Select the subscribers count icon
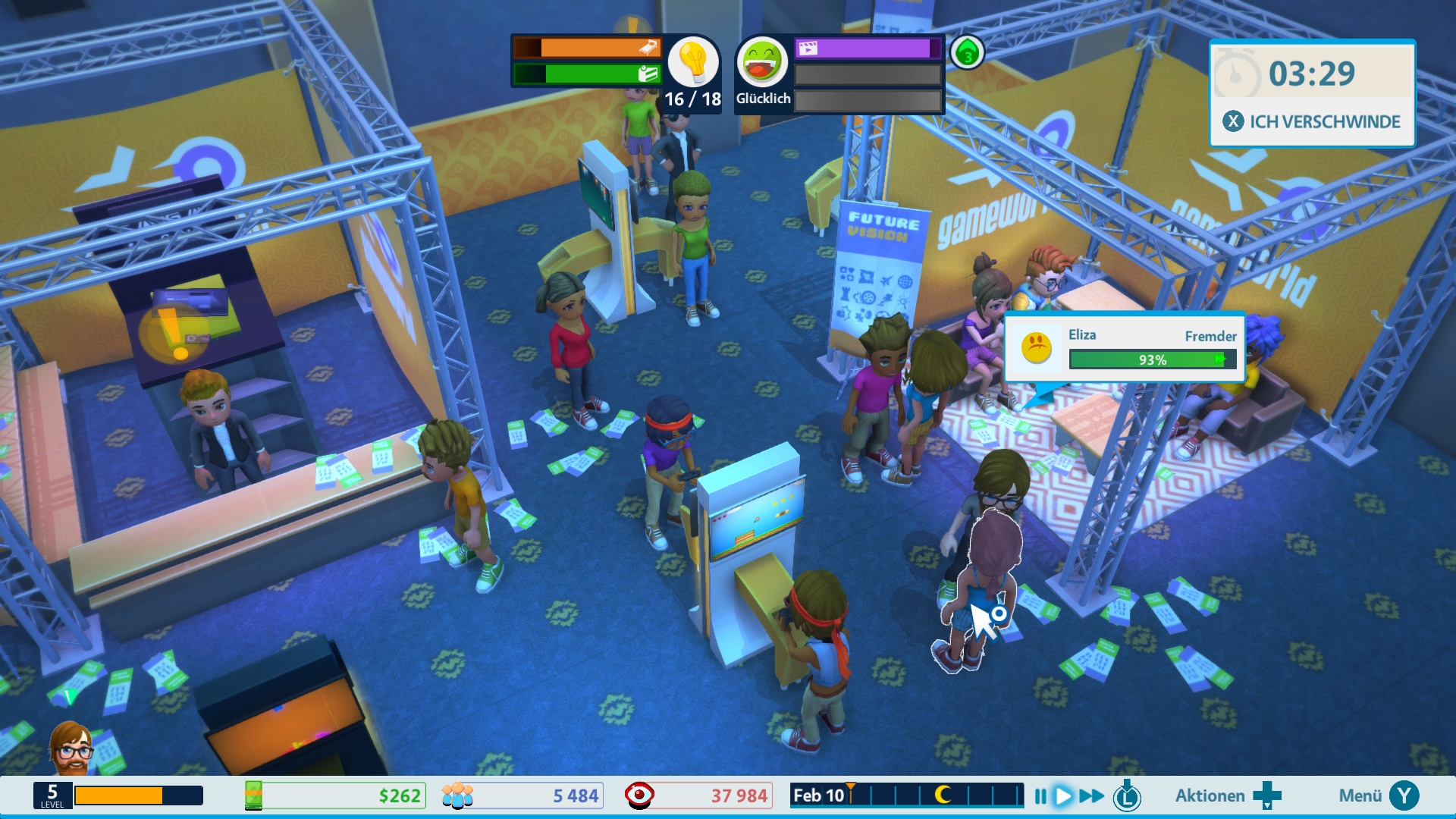 (457, 795)
